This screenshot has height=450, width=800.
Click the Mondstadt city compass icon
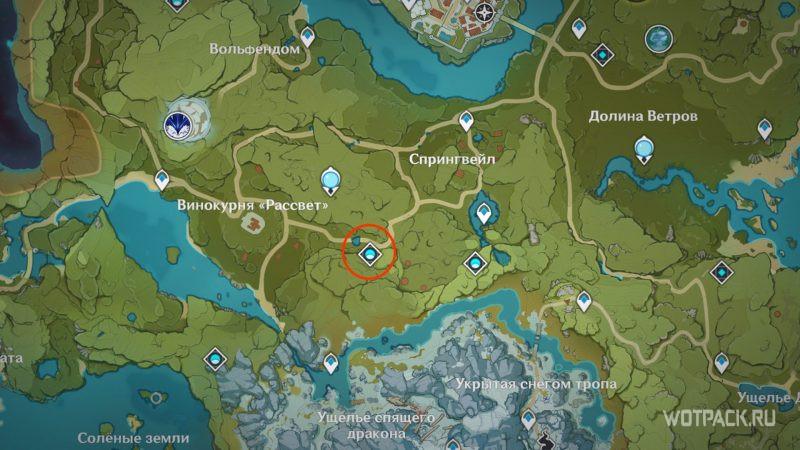pos(486,14)
